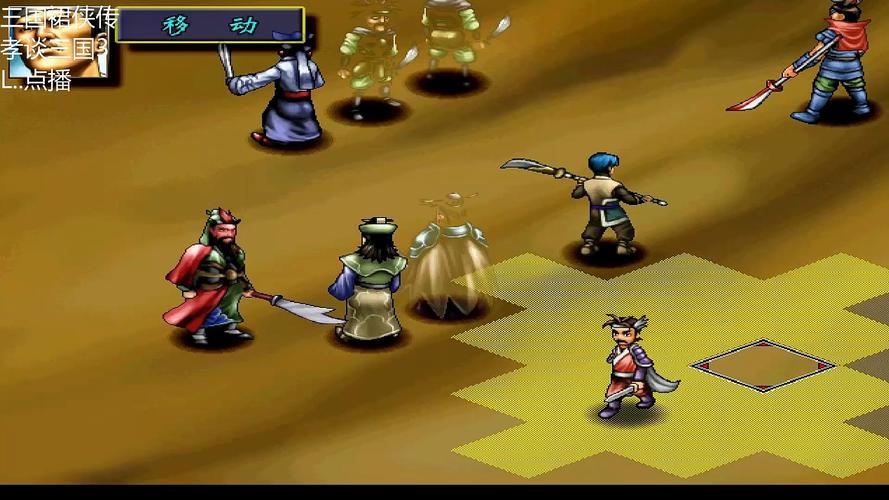Select the character portrait thumbnail

coord(58,43)
